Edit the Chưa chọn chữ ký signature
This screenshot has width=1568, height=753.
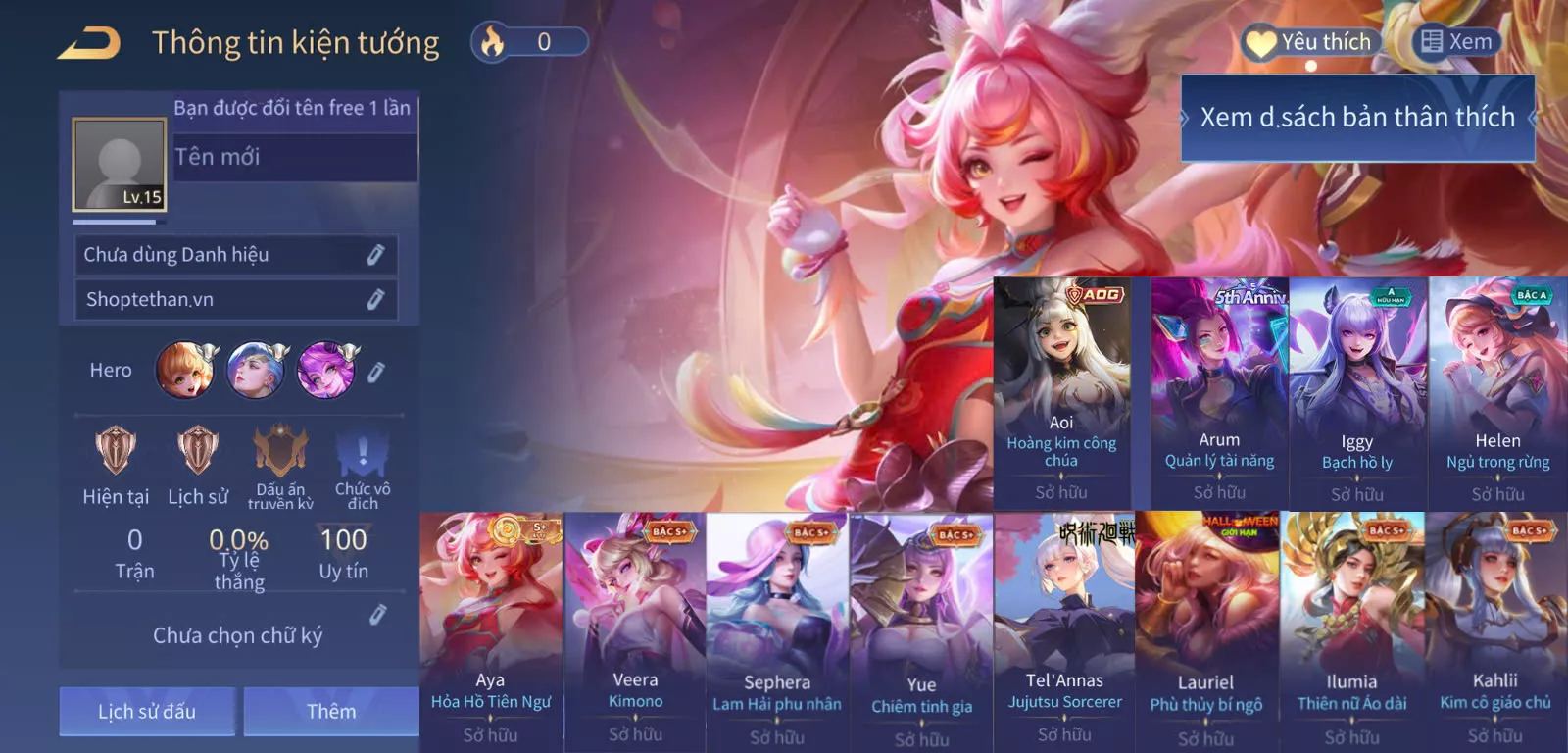pos(377,615)
